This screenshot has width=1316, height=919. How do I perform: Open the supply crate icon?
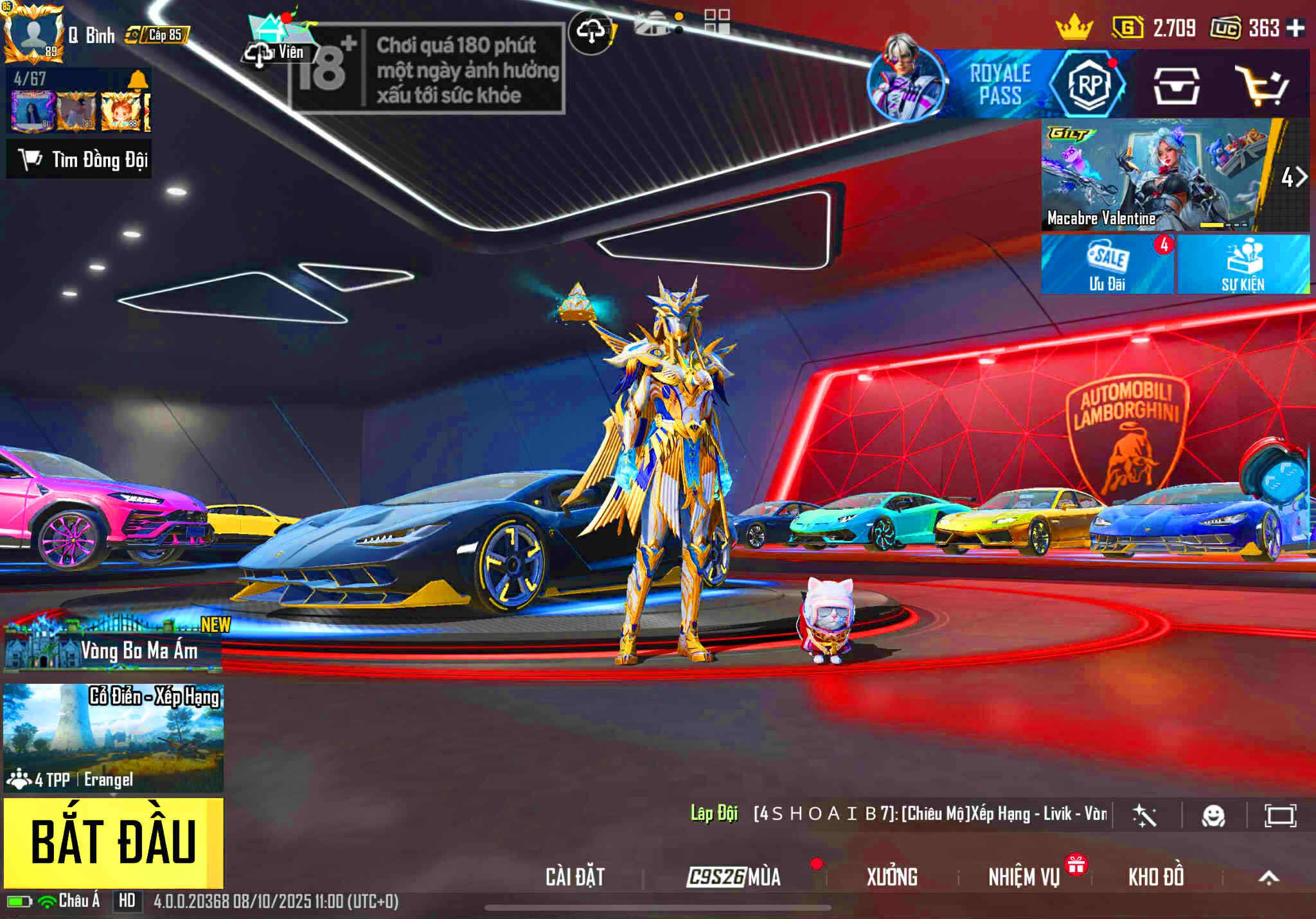(1175, 85)
